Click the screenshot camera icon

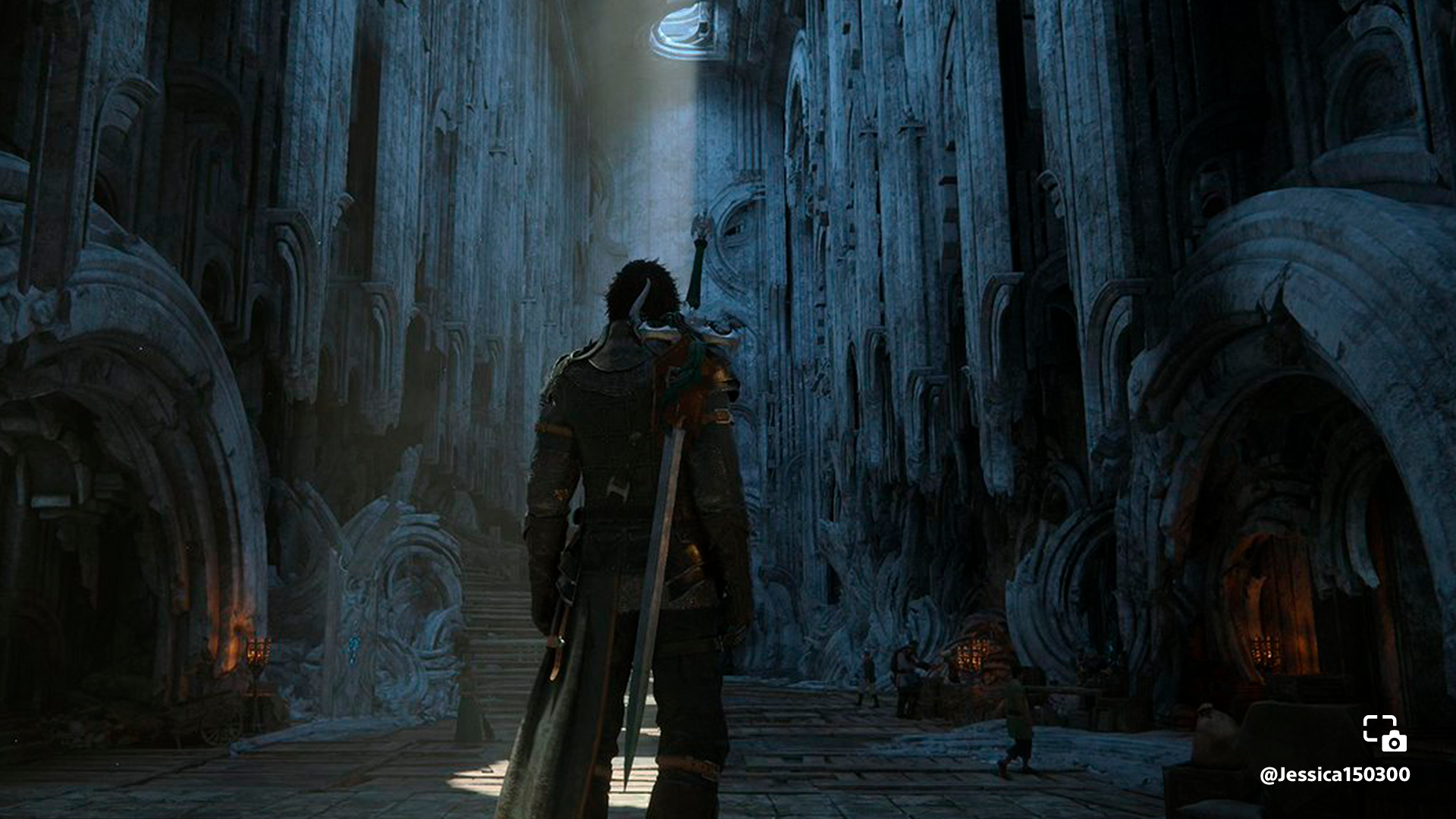click(x=1385, y=733)
